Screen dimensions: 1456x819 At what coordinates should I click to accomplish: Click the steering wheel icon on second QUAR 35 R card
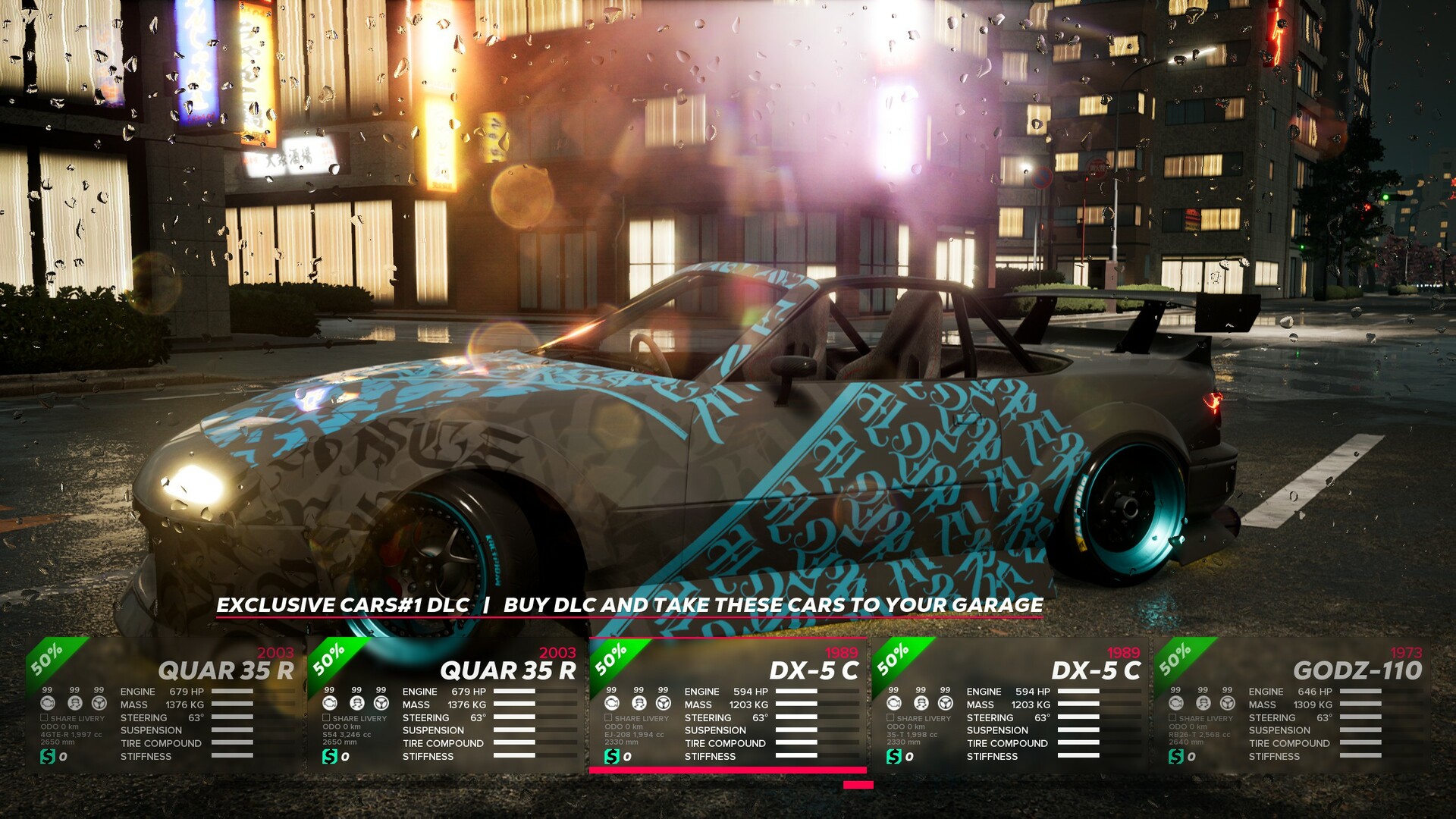click(381, 704)
